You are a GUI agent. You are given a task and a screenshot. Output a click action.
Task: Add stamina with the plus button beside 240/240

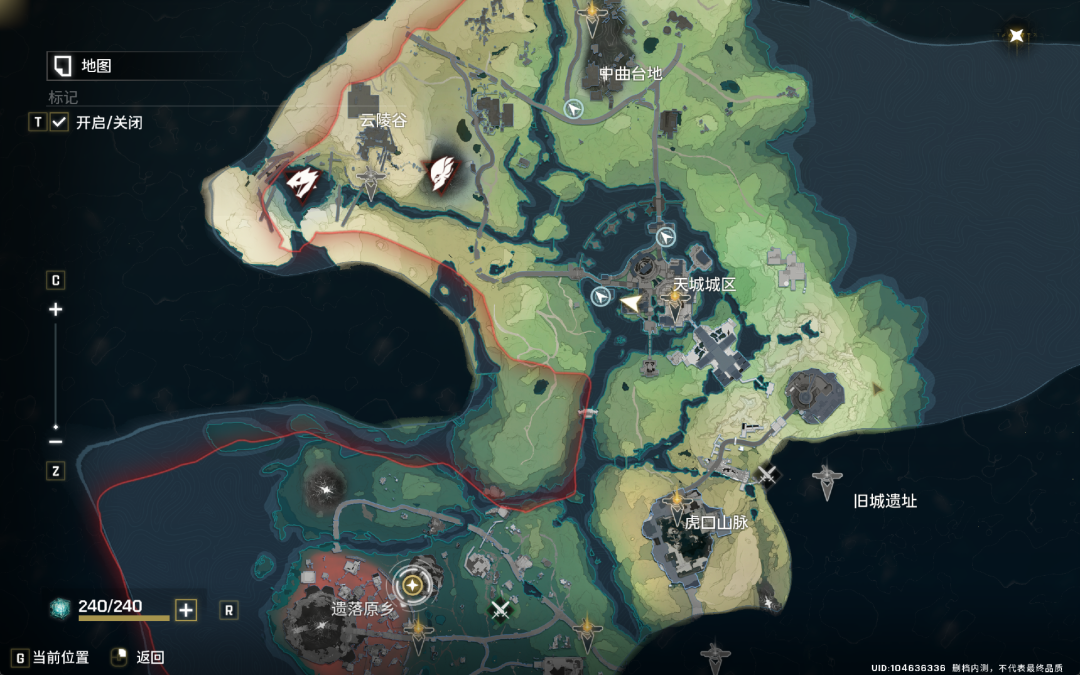click(186, 610)
